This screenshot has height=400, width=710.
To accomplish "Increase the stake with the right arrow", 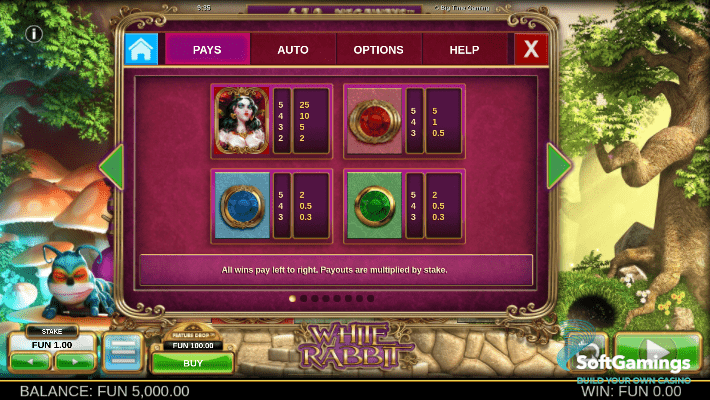I will point(75,360).
